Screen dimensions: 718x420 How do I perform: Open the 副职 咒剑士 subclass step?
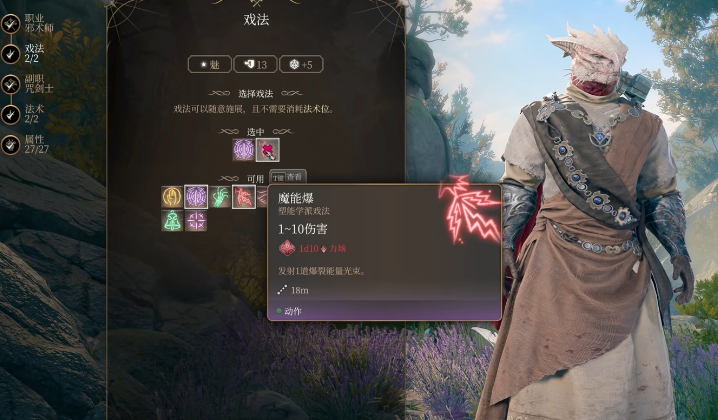pyautogui.click(x=30, y=84)
